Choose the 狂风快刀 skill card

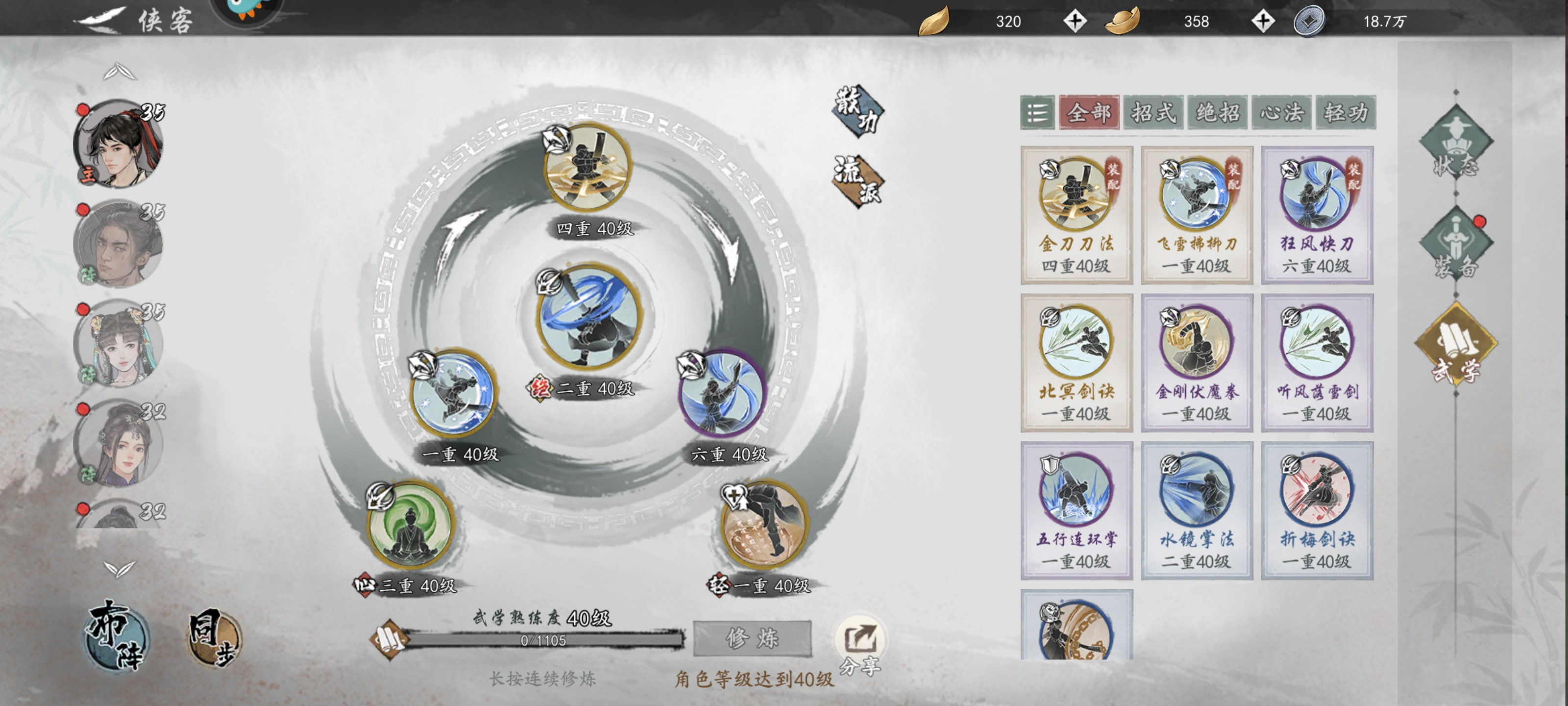(1317, 215)
